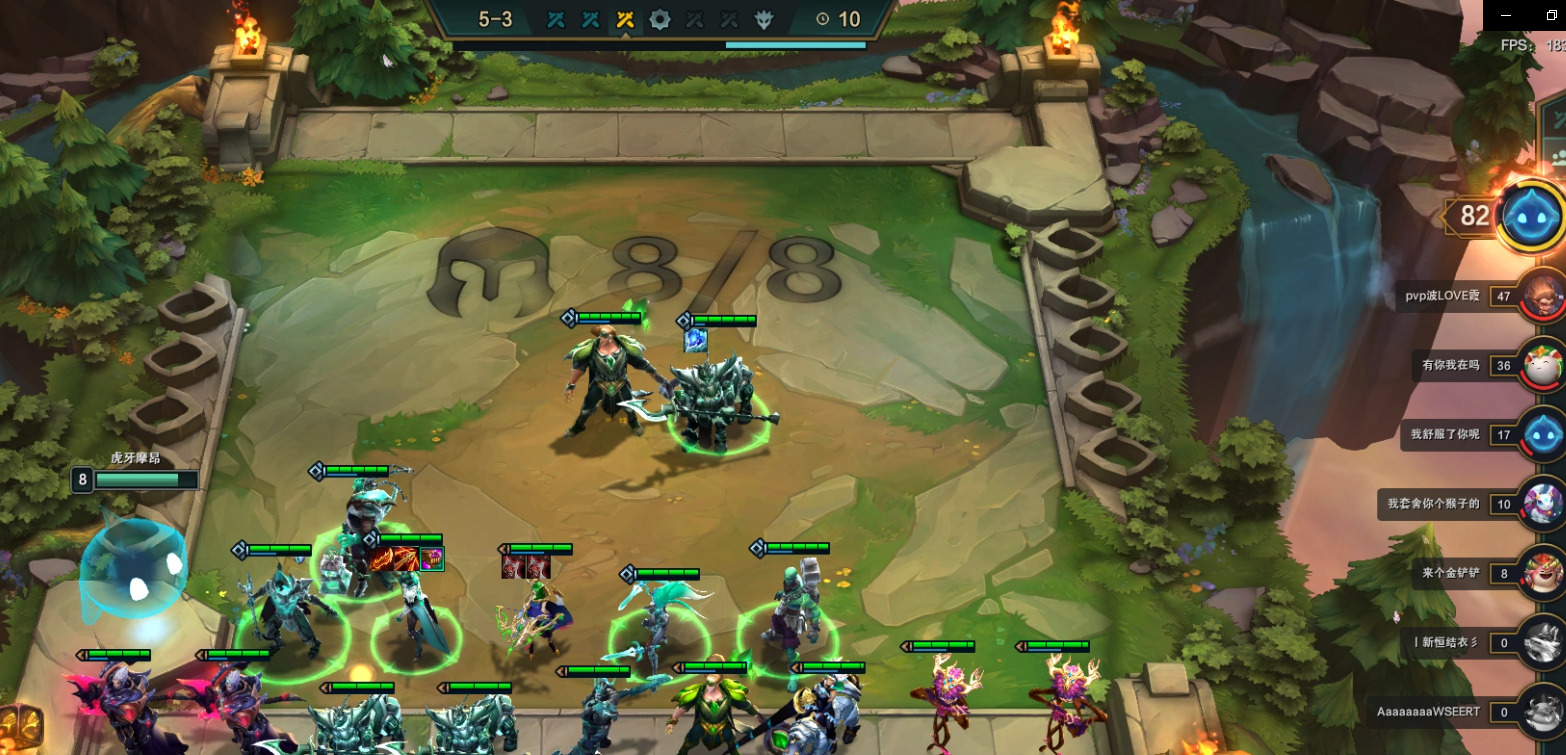Click 我套舍你个猴子的 player portrait

coord(1542,503)
